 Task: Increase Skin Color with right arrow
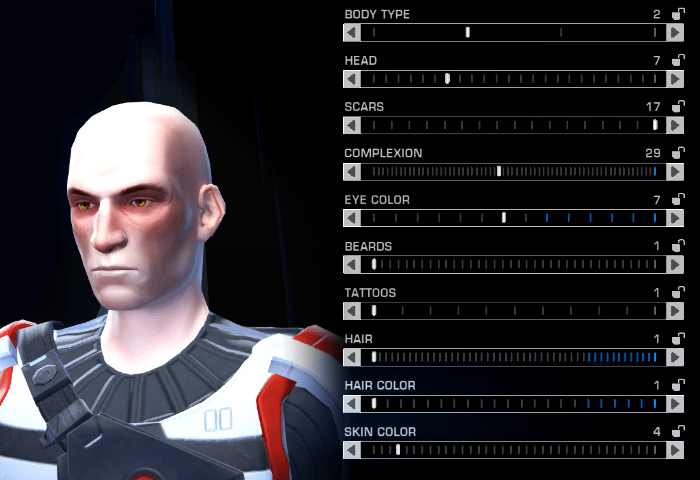point(676,450)
